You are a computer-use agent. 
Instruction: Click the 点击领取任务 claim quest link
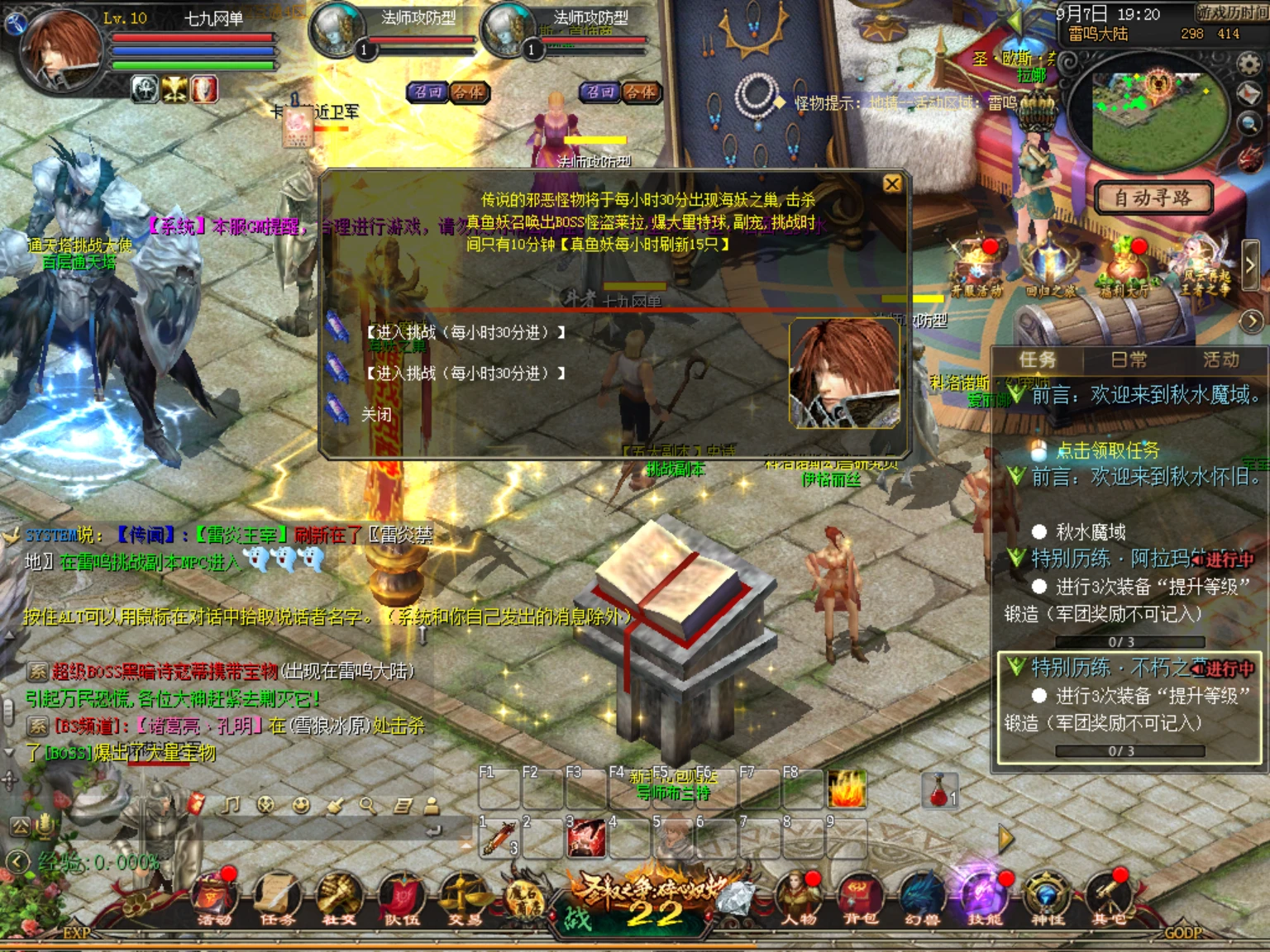click(1107, 450)
